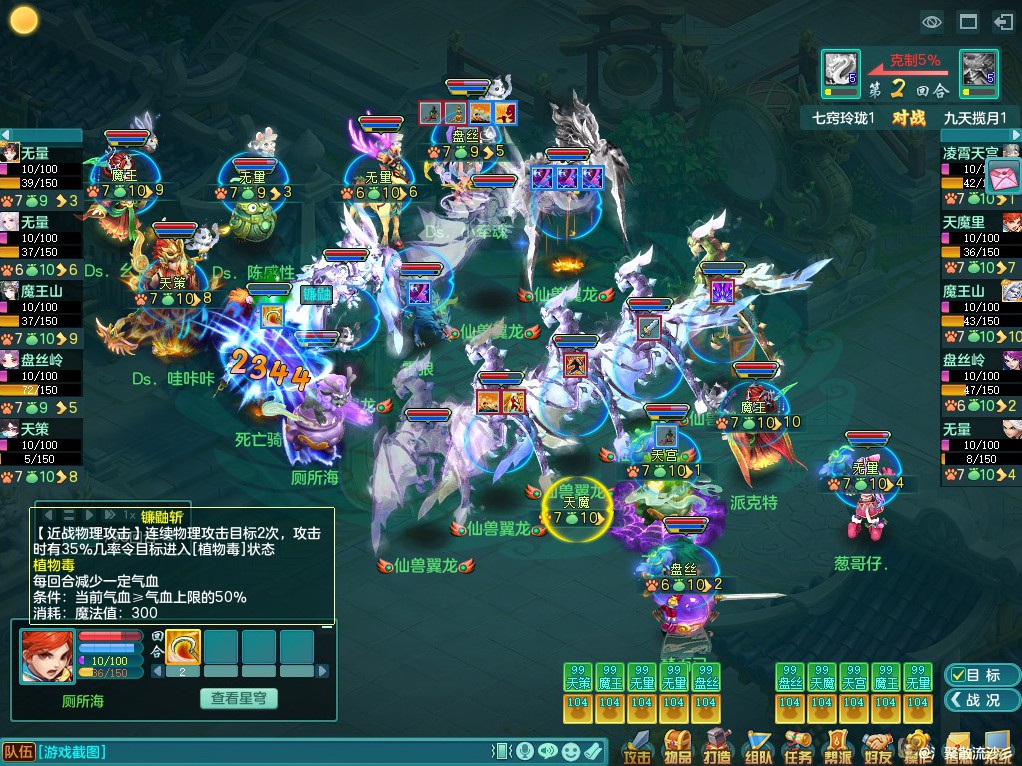Select the 七窍玲珑1 dragon formation portrait

pos(840,70)
